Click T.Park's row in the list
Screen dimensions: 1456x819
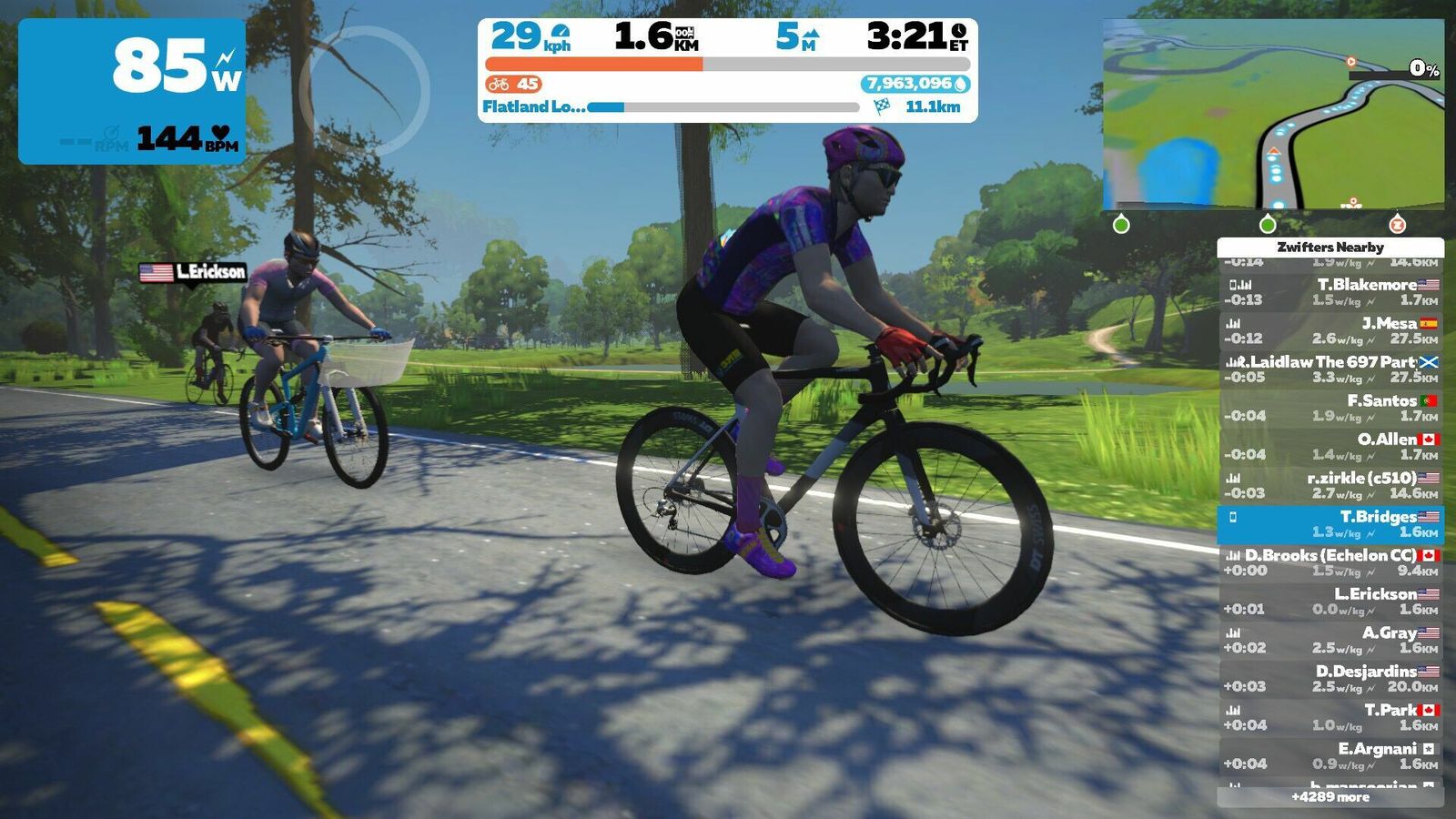[1330, 717]
